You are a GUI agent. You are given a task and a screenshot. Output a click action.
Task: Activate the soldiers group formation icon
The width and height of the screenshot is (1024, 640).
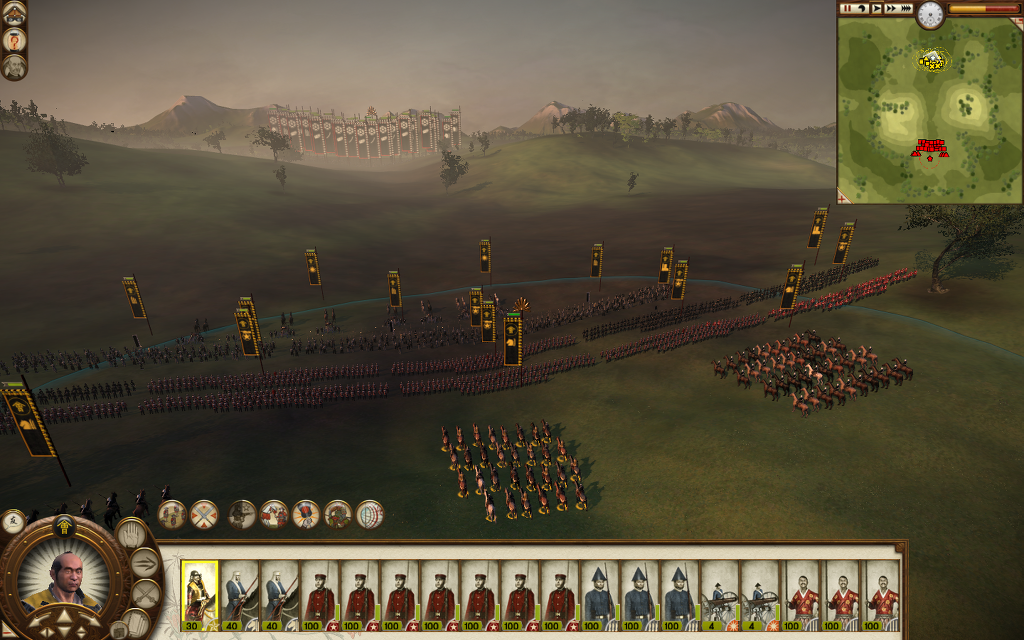click(172, 514)
